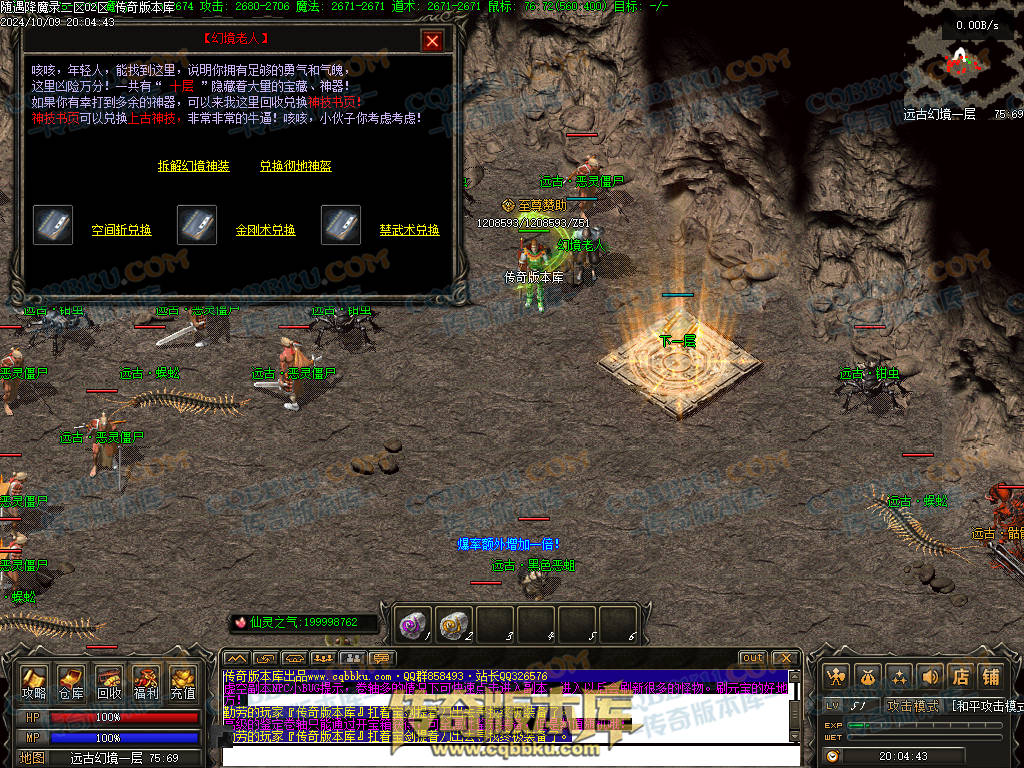Open the 充值 recharge menu
Image resolution: width=1024 pixels, height=768 pixels.
pos(183,682)
